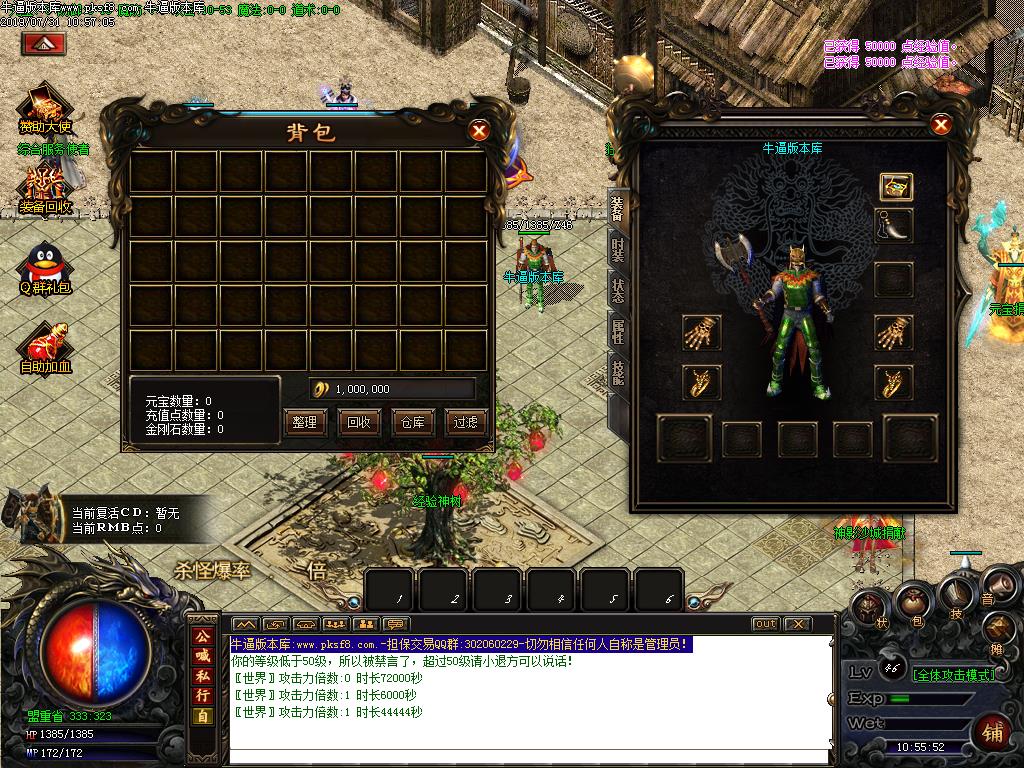Viewport: 1024px width, 768px height.
Task: Show the 技能 skills tab
Action: [618, 372]
